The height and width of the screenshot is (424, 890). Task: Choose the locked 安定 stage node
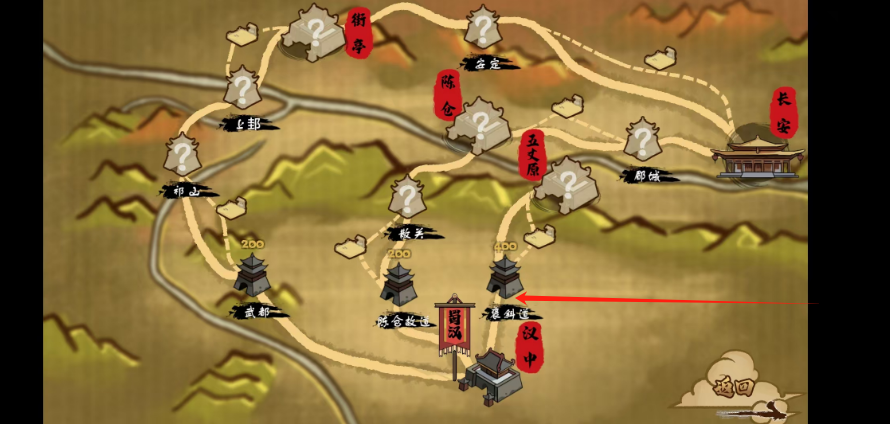[x=482, y=29]
